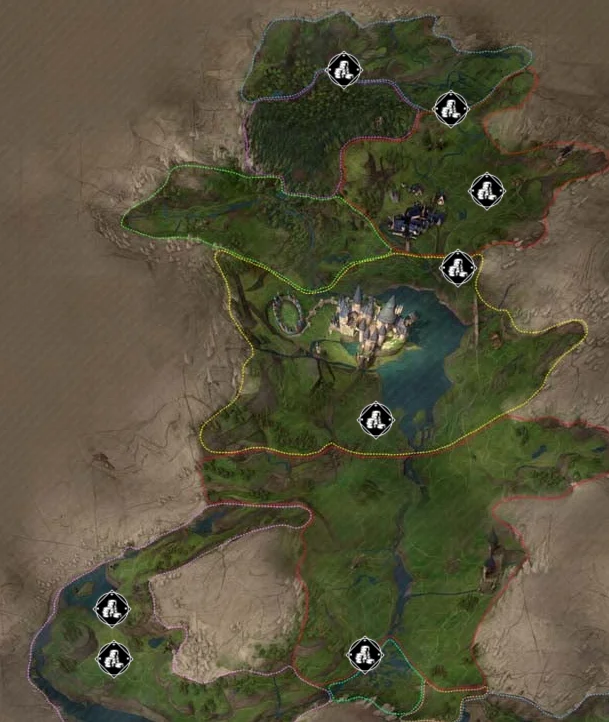Select the marker in the blue-bordered northern region
The width and height of the screenshot is (609, 722).
pos(344,70)
